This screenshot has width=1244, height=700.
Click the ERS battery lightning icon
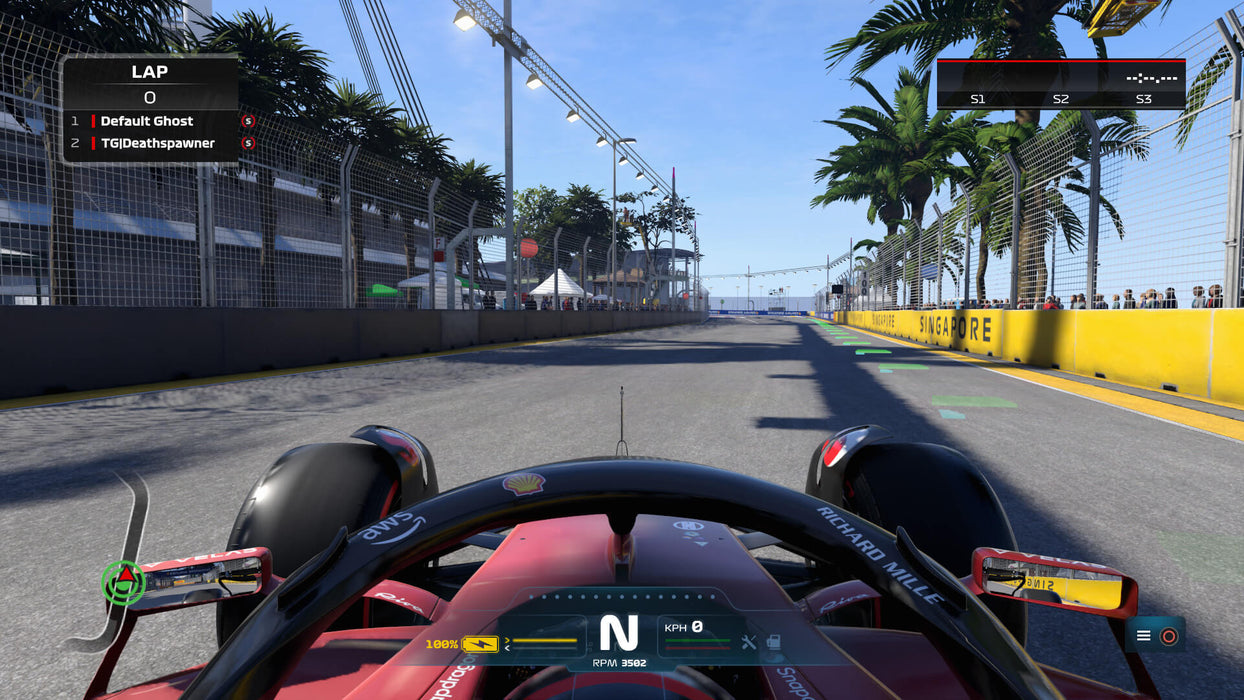[480, 644]
